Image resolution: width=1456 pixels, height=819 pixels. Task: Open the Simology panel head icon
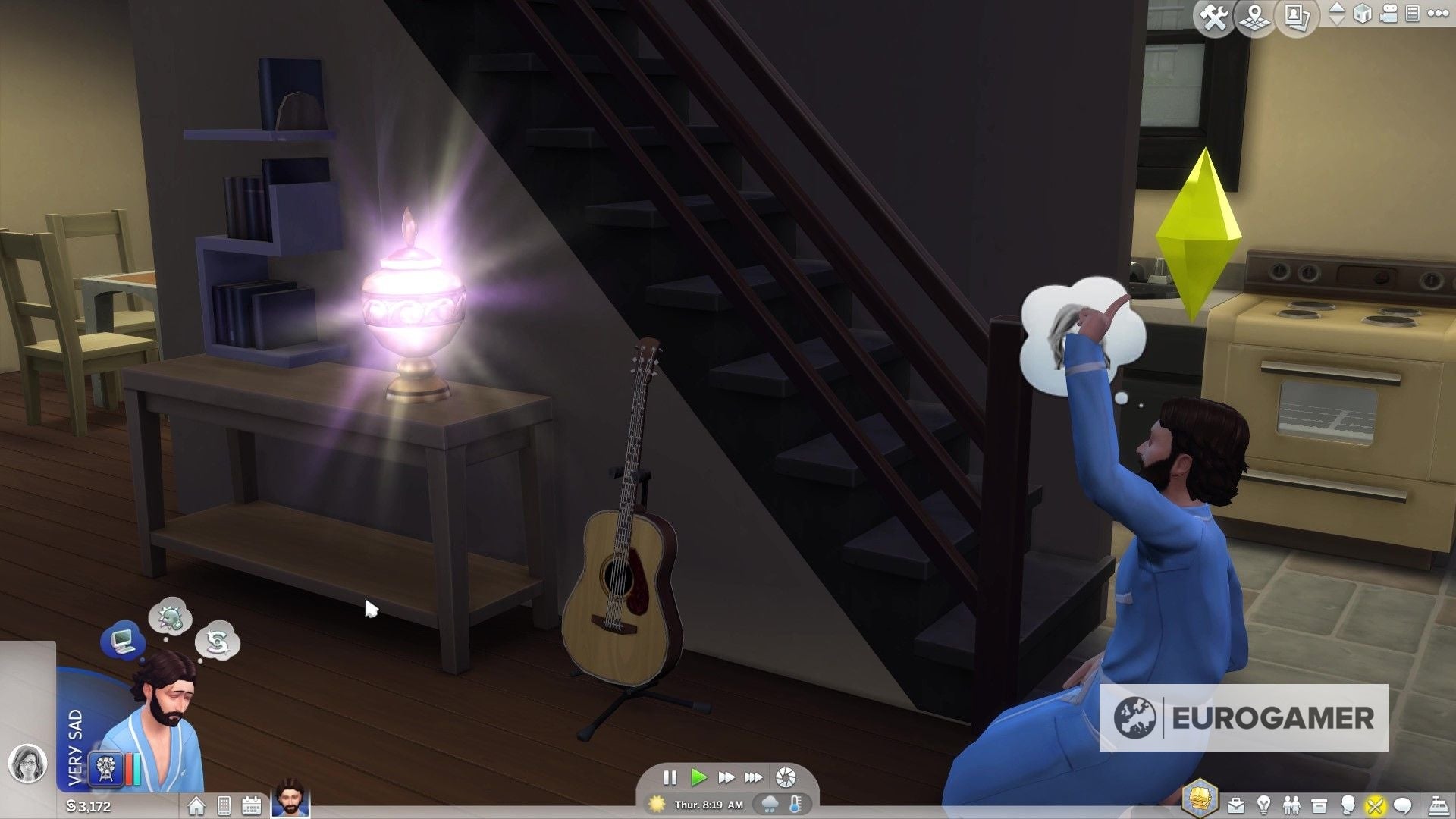click(x=1348, y=805)
